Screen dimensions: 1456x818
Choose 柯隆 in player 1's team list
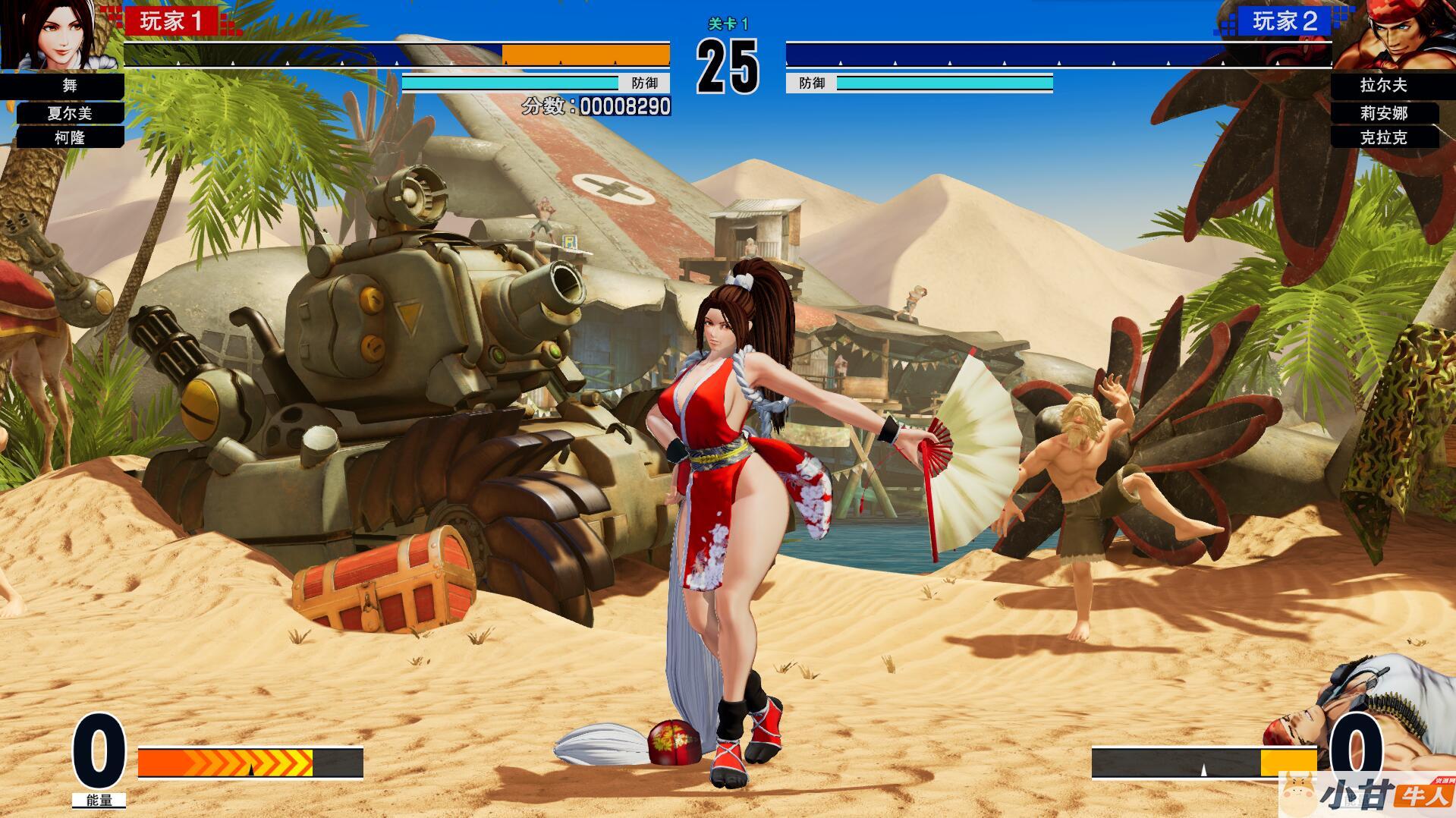[x=70, y=137]
